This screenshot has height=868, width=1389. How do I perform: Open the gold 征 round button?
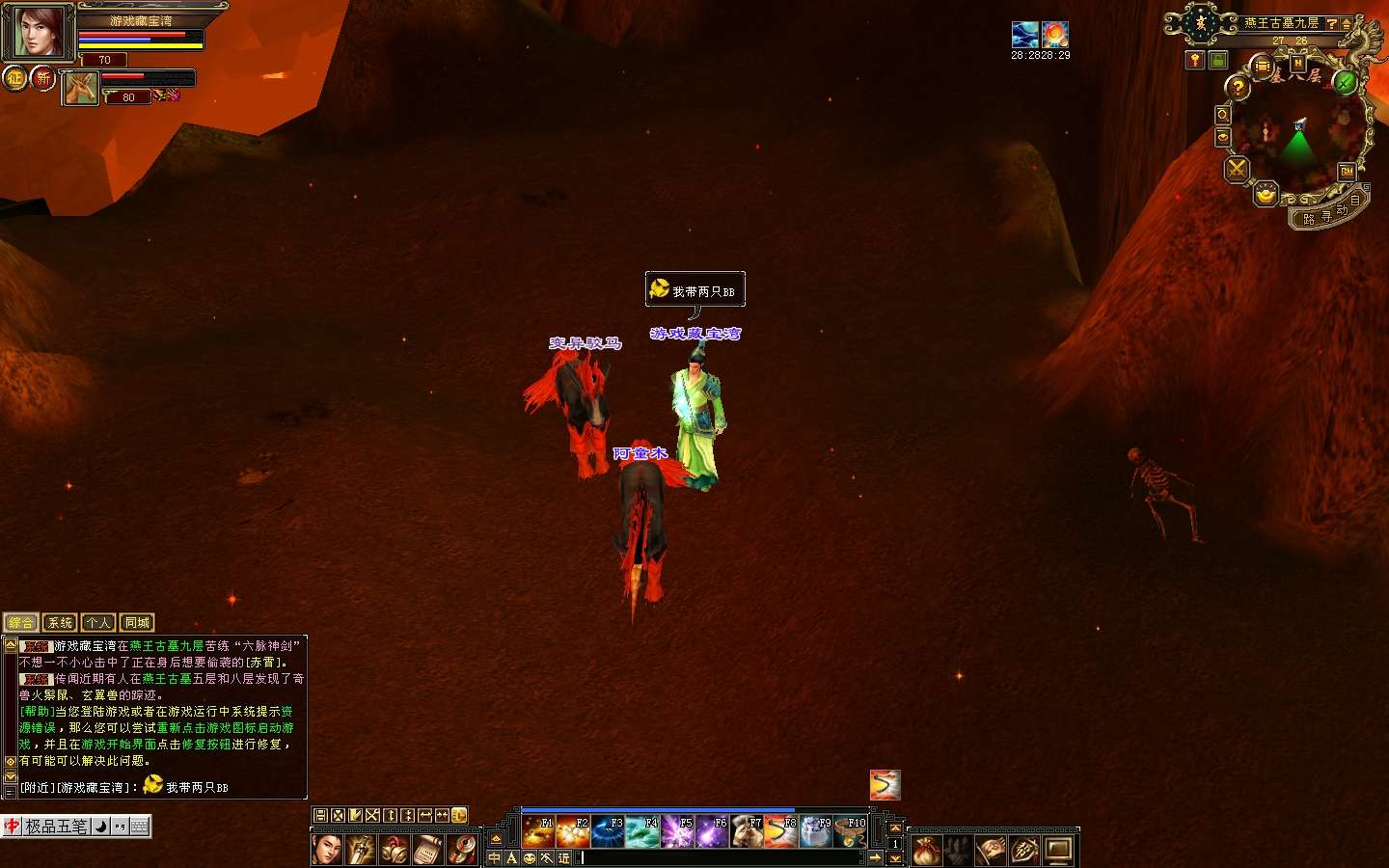[14, 78]
